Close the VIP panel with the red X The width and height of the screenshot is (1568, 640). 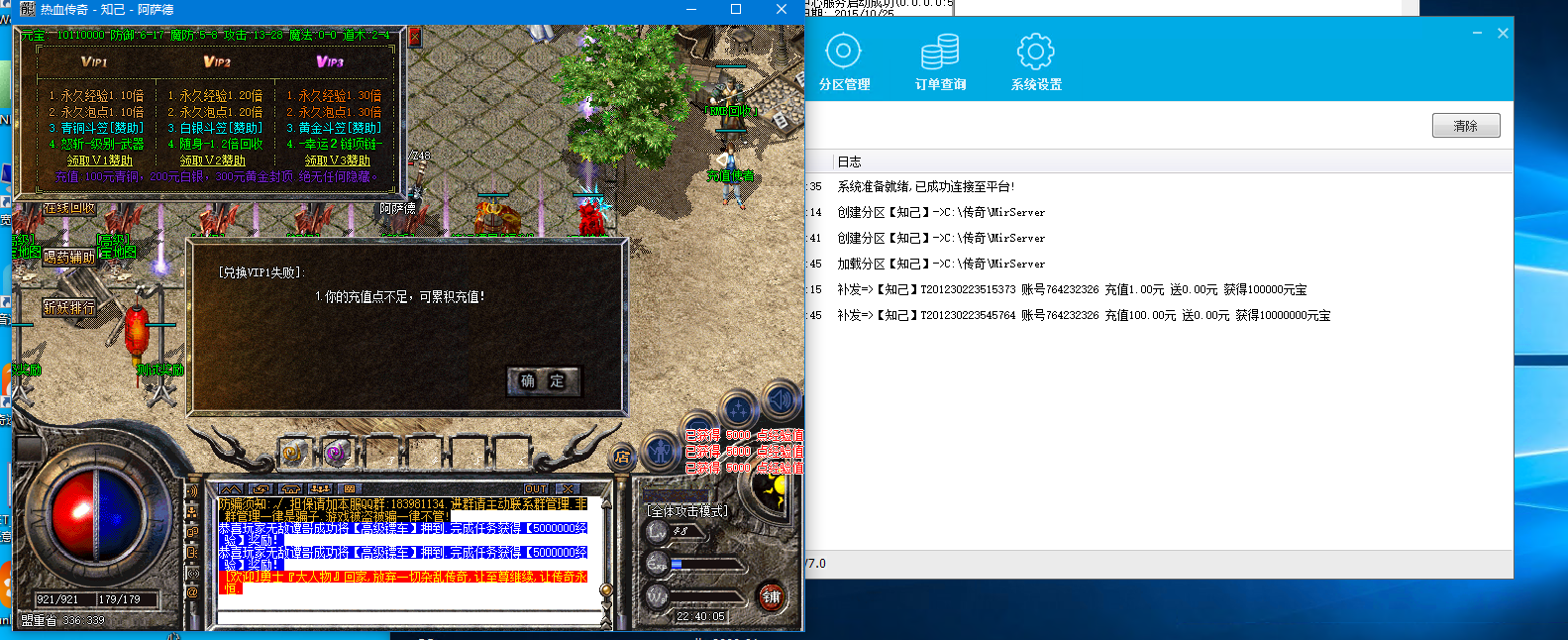[414, 38]
